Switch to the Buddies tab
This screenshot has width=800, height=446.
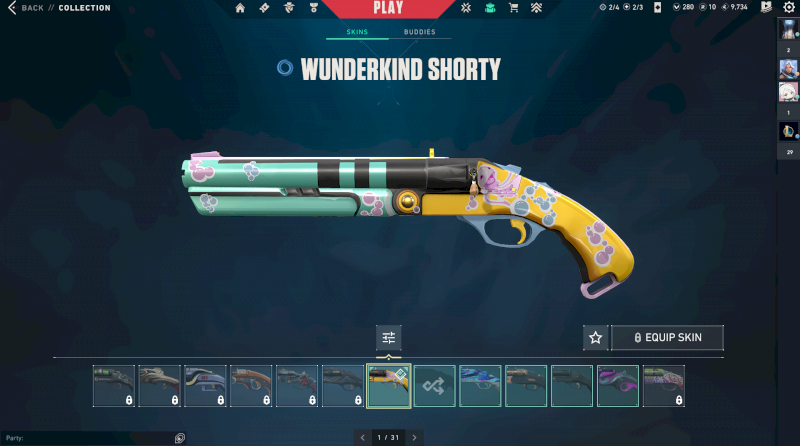tap(419, 32)
